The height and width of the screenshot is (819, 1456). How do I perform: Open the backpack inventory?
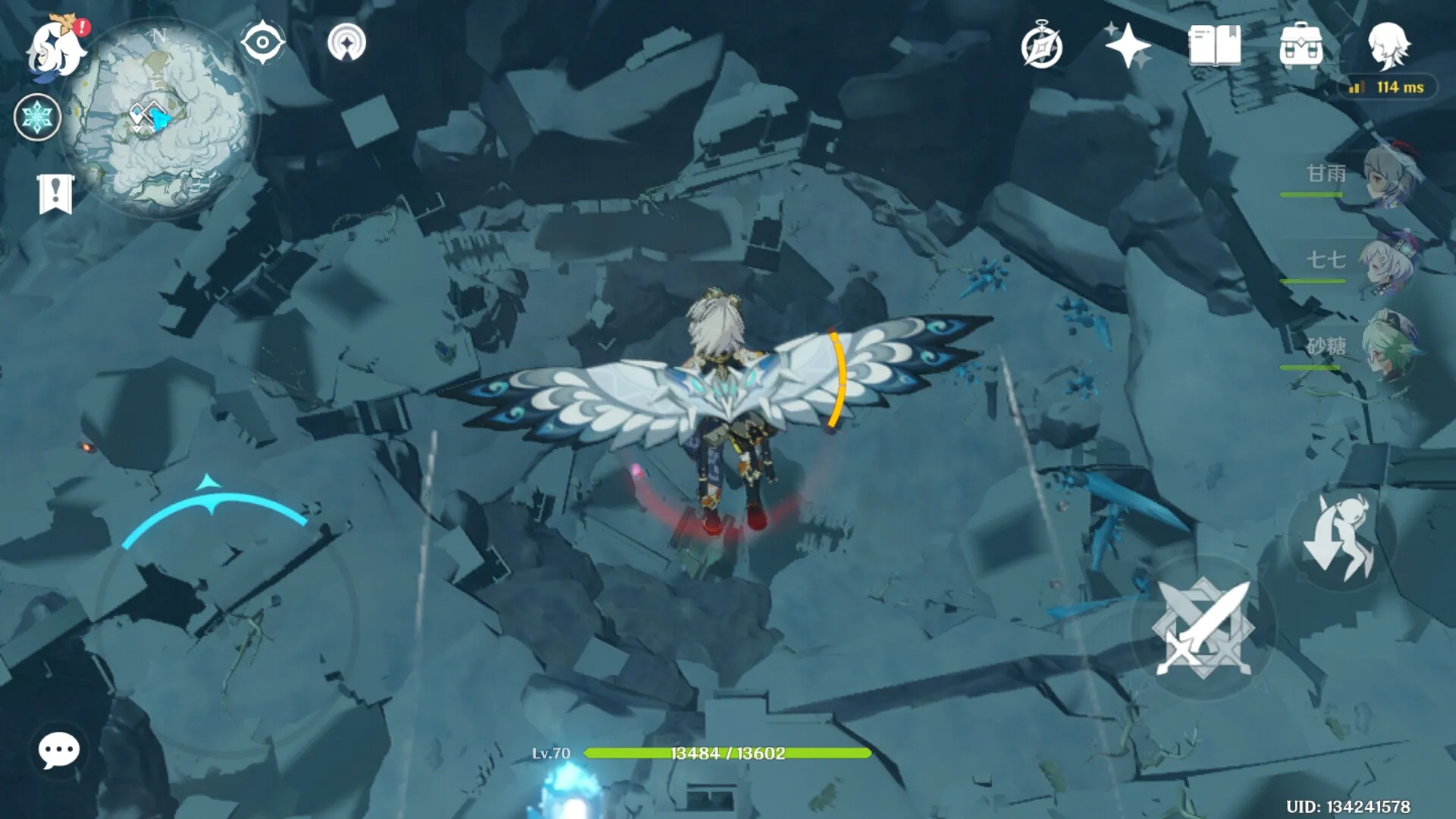(1301, 45)
